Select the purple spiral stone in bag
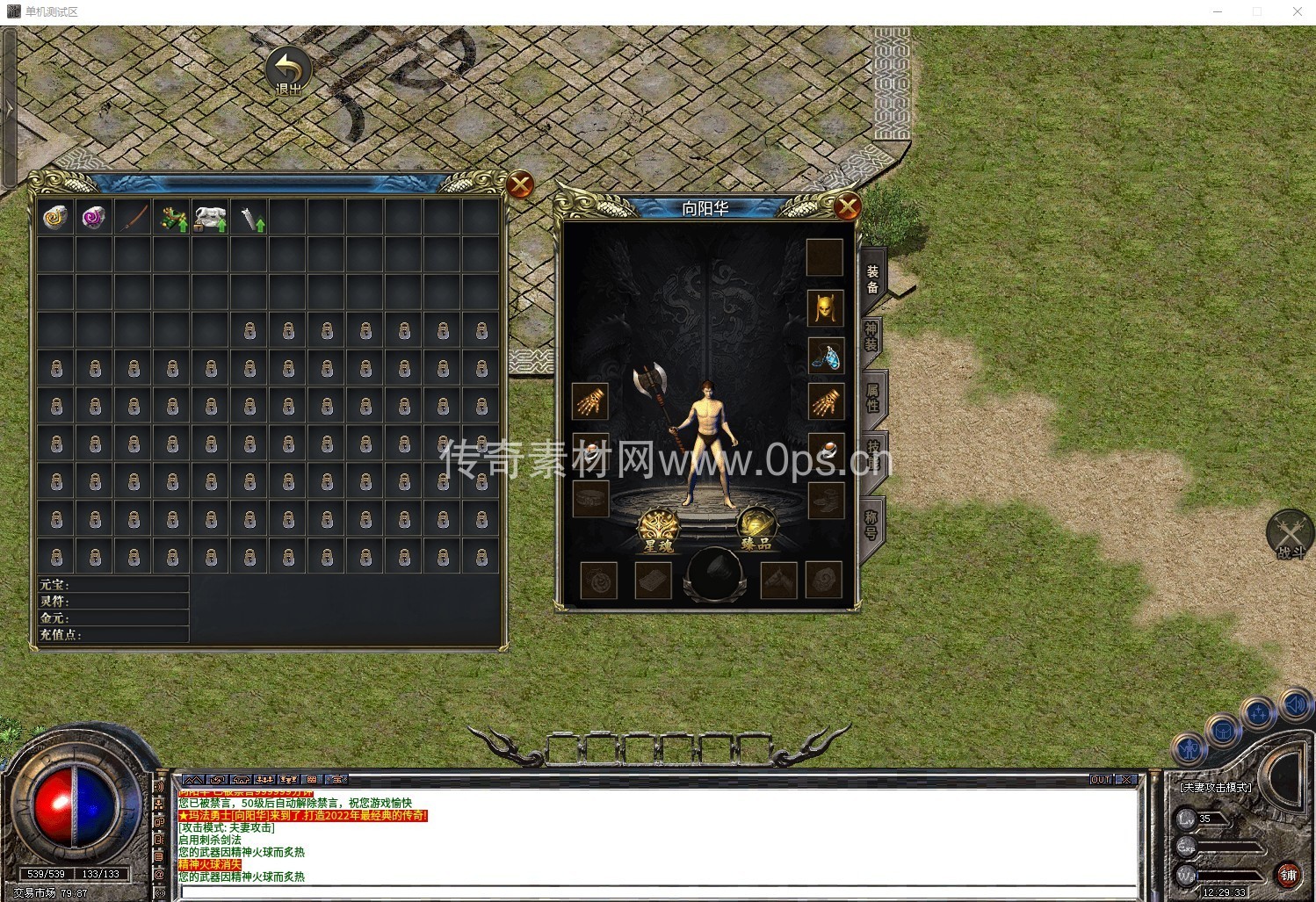 (94, 218)
